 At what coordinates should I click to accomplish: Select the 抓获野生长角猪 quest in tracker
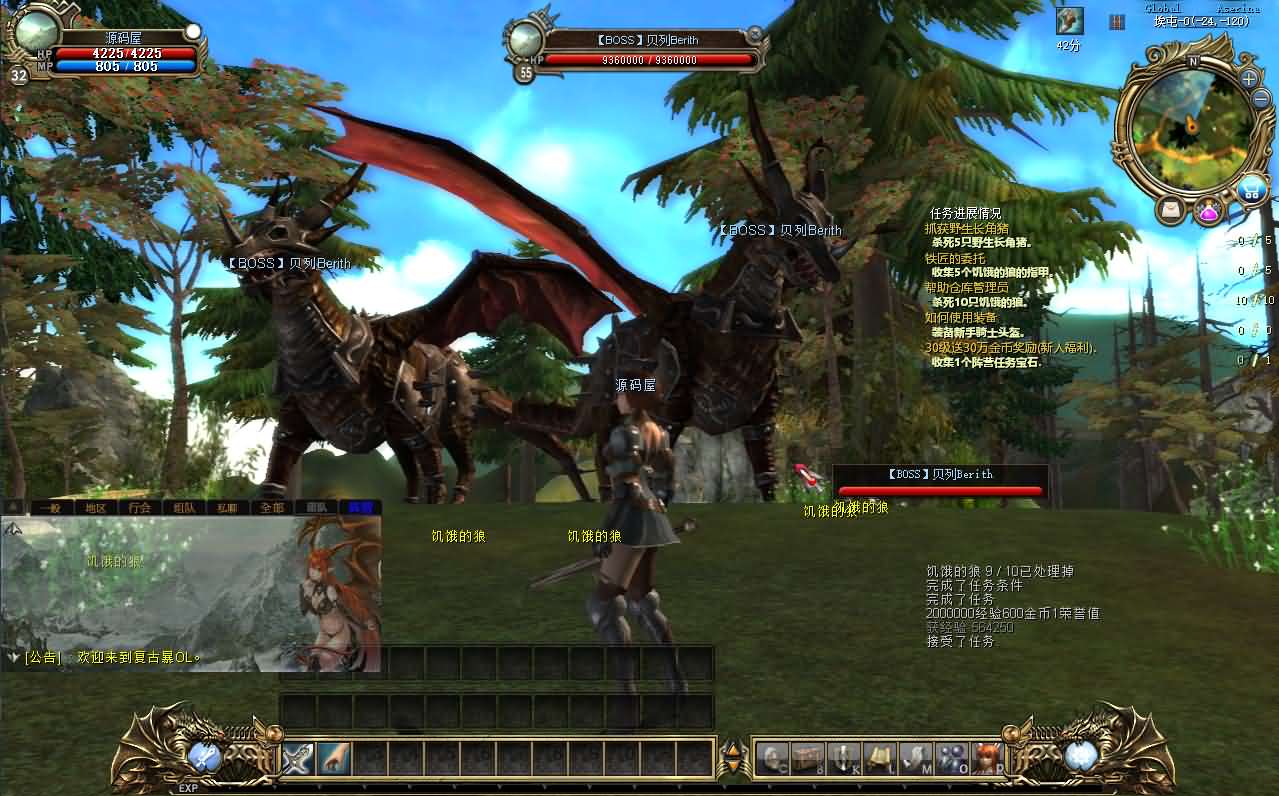tap(966, 228)
